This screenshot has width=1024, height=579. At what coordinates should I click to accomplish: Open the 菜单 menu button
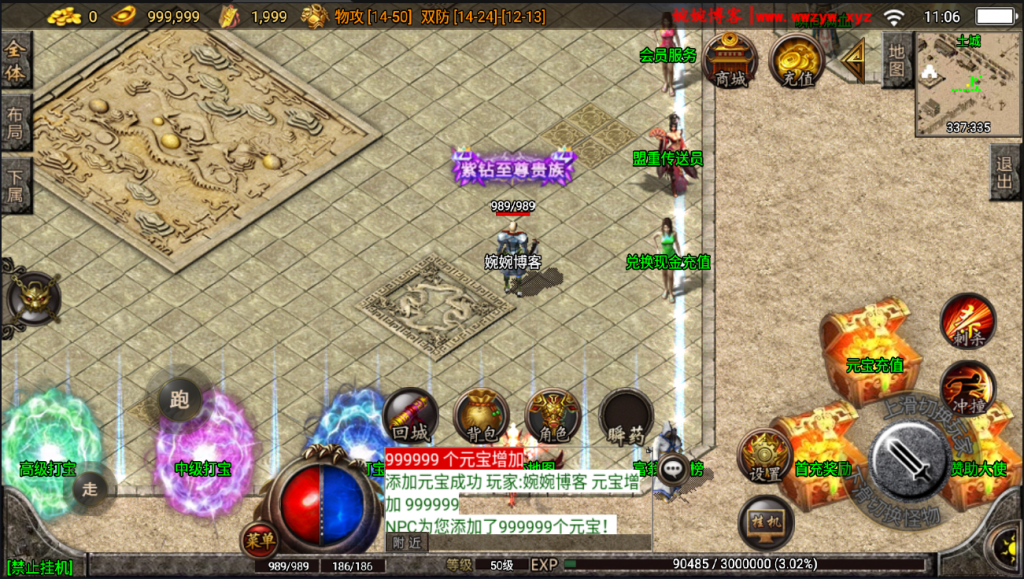[259, 540]
